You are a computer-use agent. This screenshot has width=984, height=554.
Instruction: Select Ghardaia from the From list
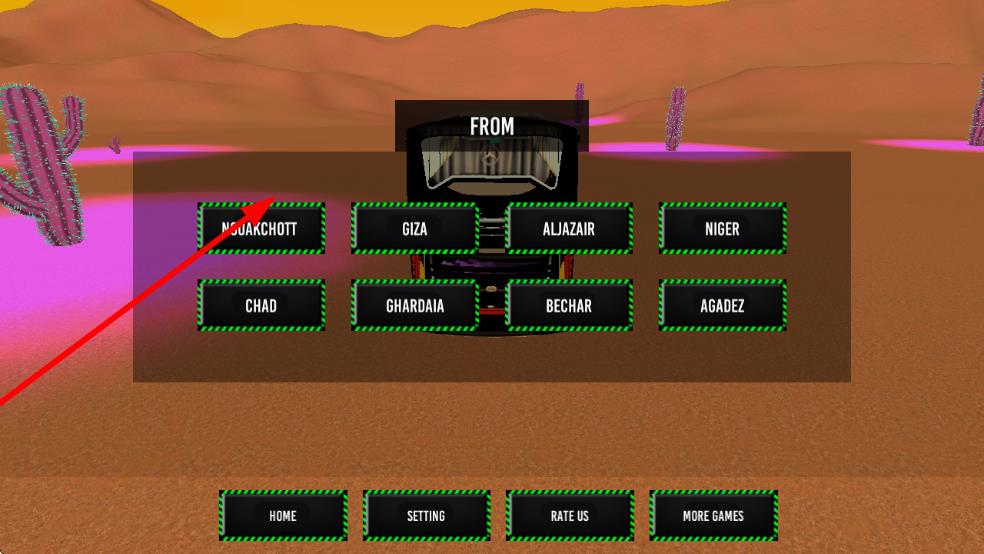[414, 305]
